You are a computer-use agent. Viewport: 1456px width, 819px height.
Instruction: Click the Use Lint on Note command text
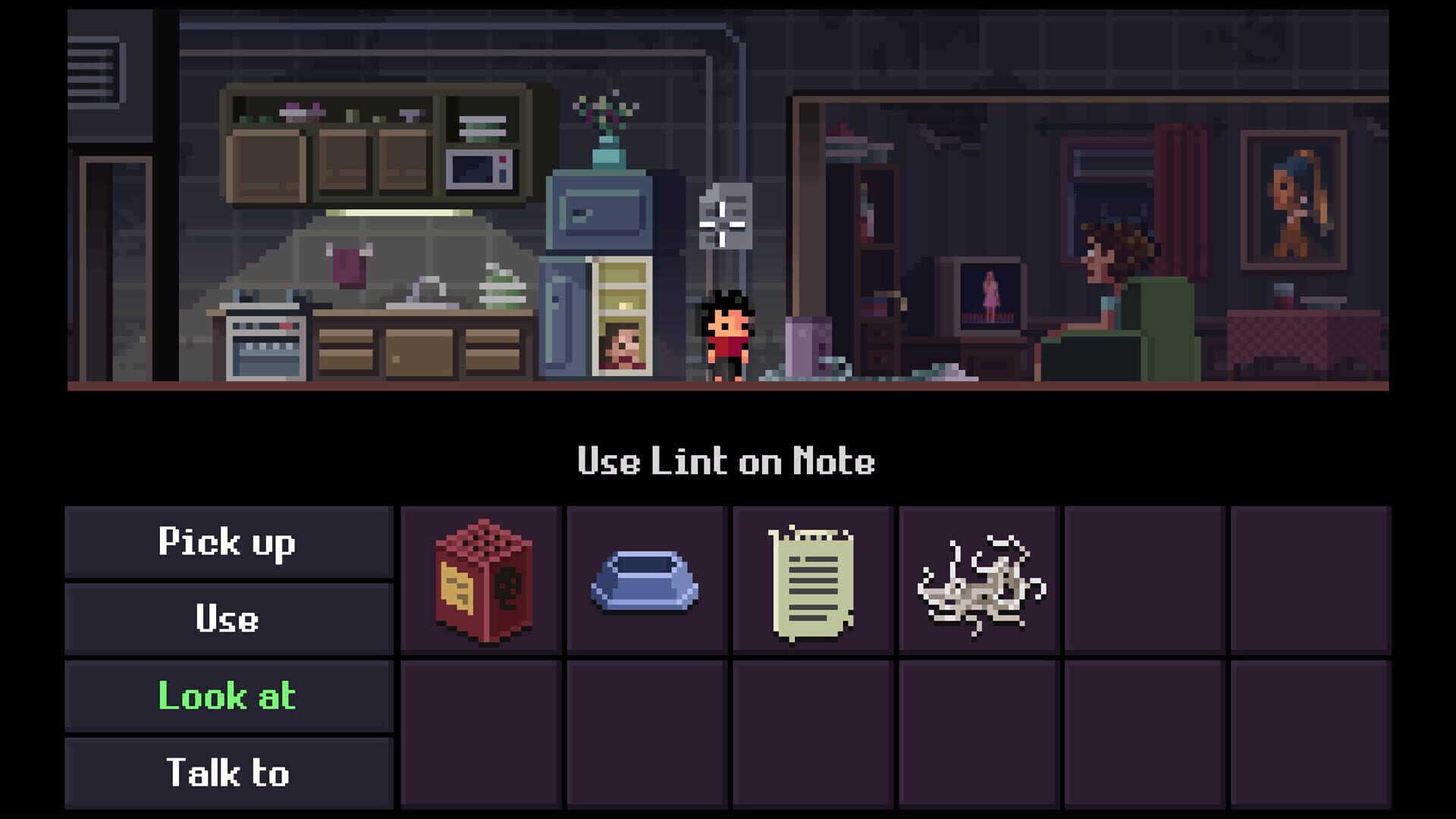tap(726, 463)
